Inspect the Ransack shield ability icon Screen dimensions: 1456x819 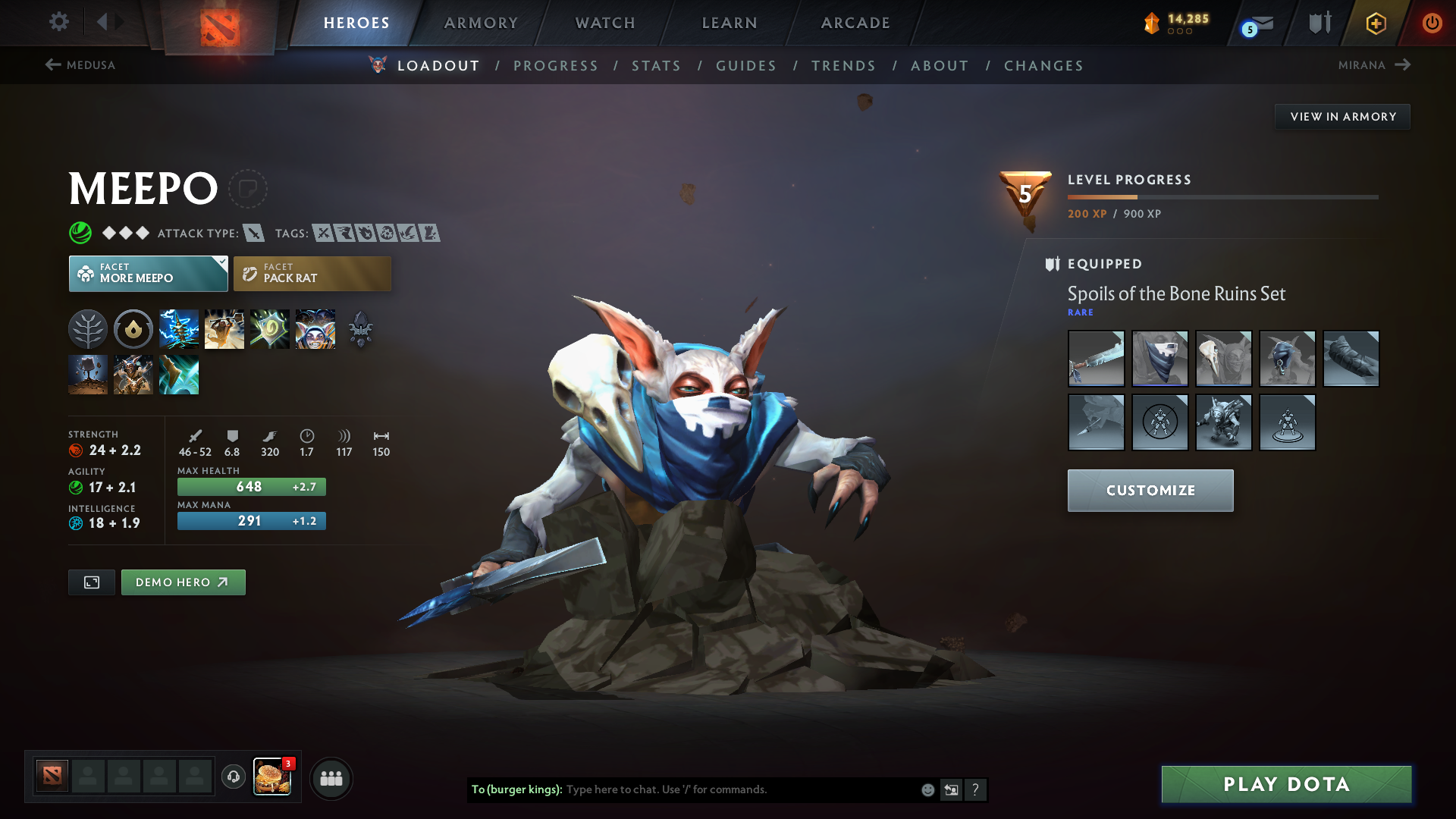[270, 328]
